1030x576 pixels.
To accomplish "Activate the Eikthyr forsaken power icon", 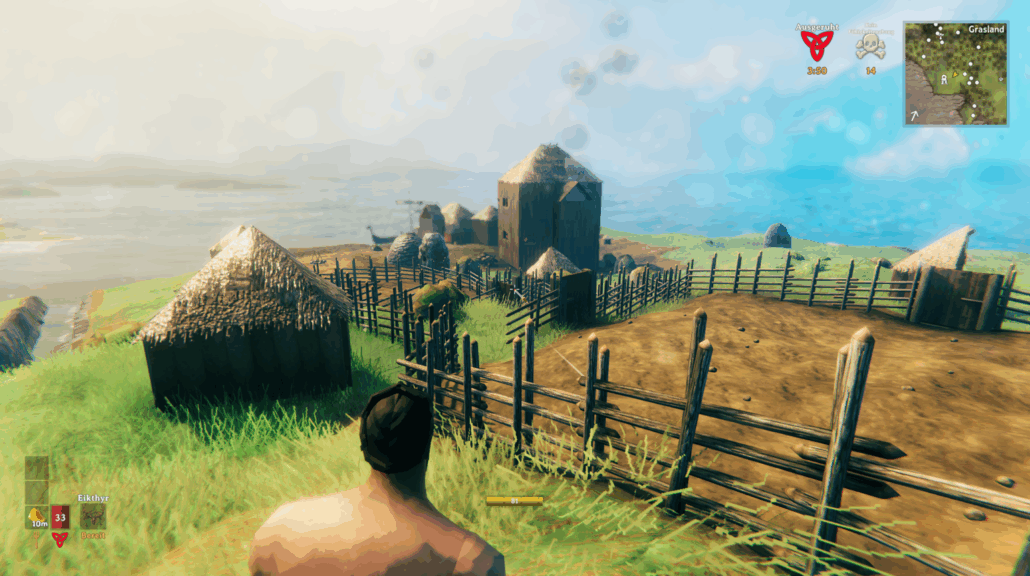I will [93, 516].
